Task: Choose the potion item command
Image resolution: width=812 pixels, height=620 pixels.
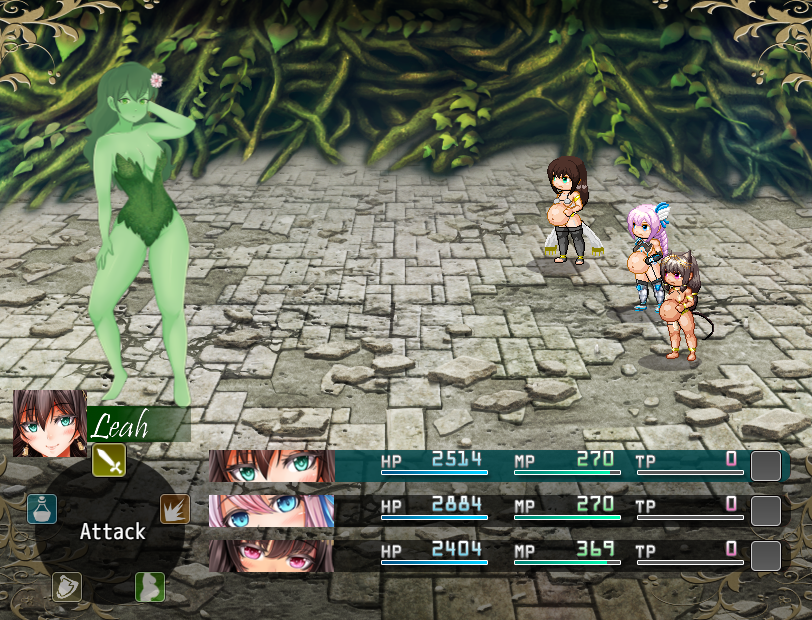Action: click(x=42, y=509)
